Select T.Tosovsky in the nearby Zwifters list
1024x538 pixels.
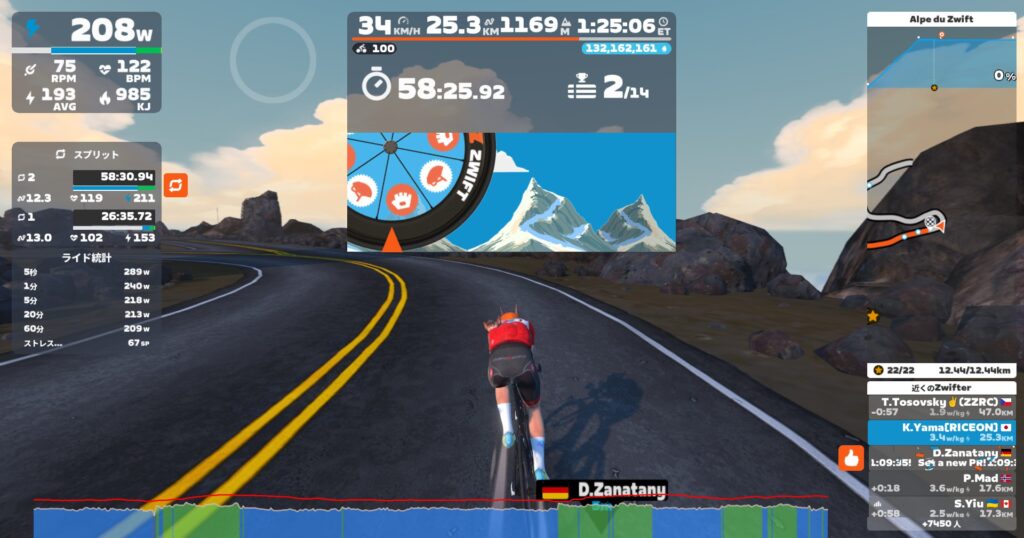point(940,407)
